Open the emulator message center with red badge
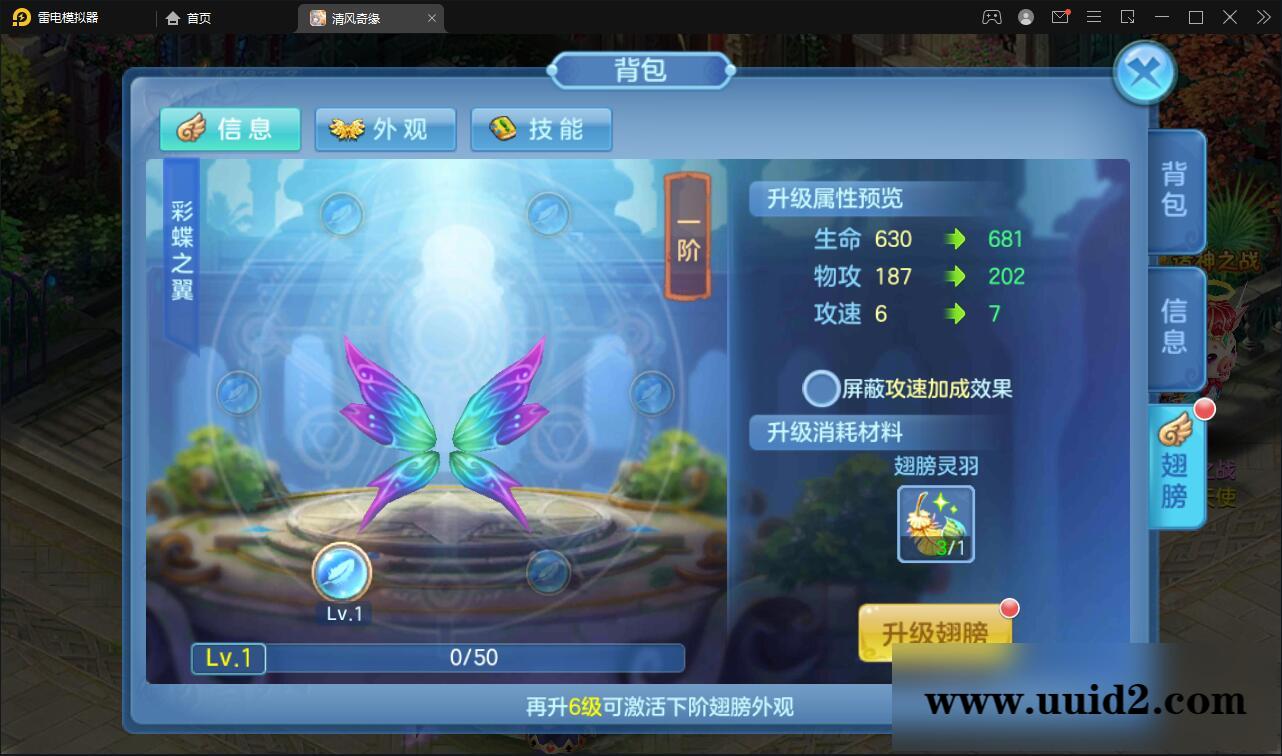1282x756 pixels. 1061,17
